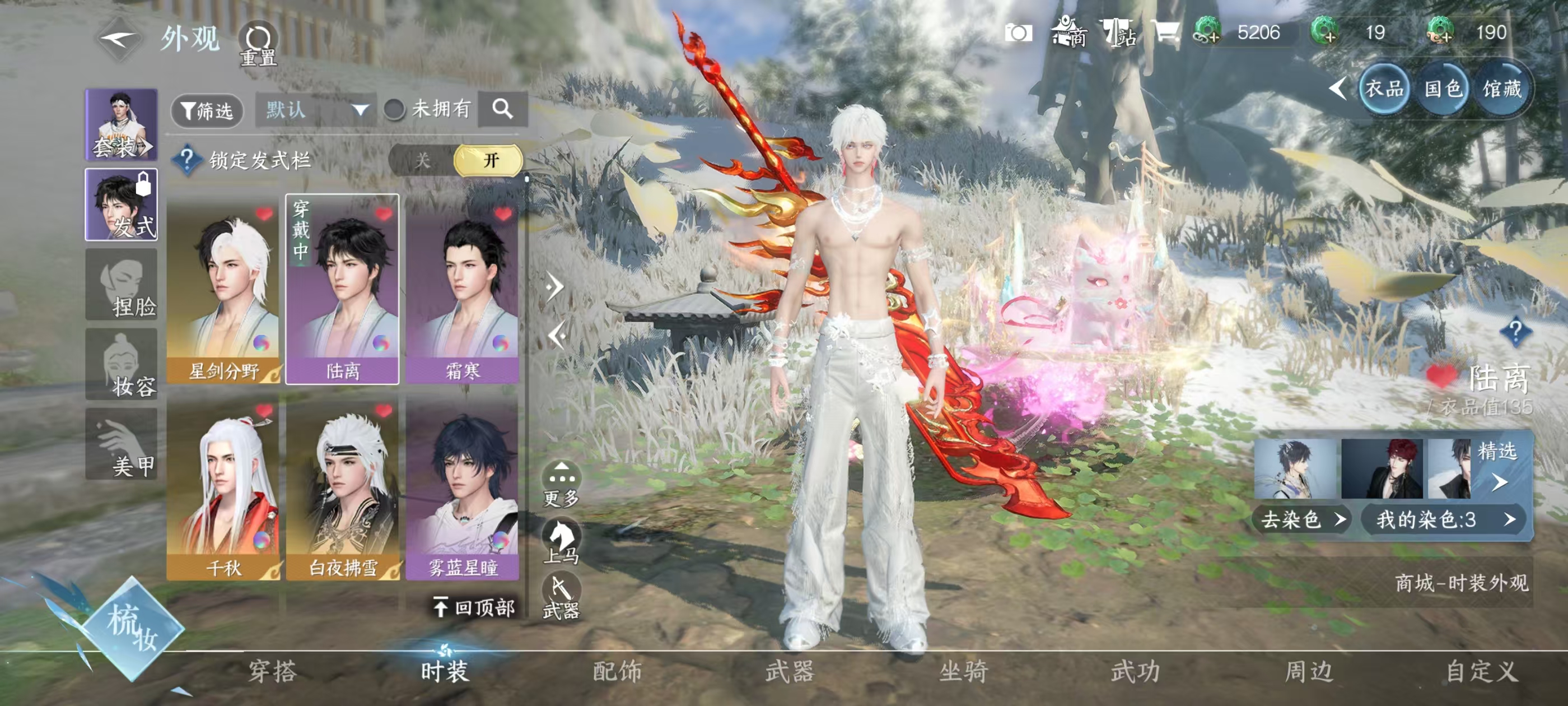Expand the 默认 sorting dropdown
The height and width of the screenshot is (706, 1568).
pyautogui.click(x=315, y=110)
